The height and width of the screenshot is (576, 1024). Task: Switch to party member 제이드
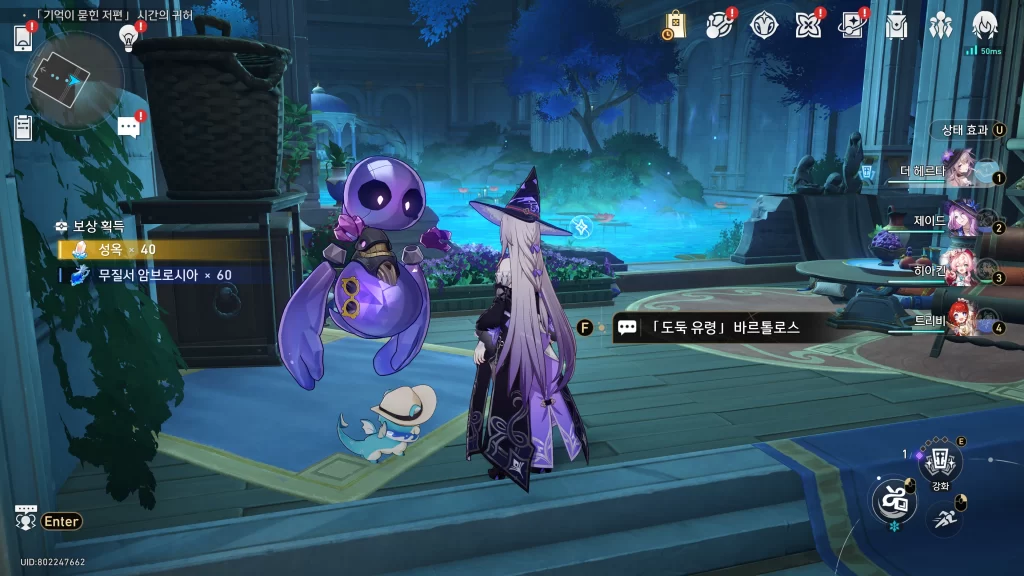[x=962, y=221]
